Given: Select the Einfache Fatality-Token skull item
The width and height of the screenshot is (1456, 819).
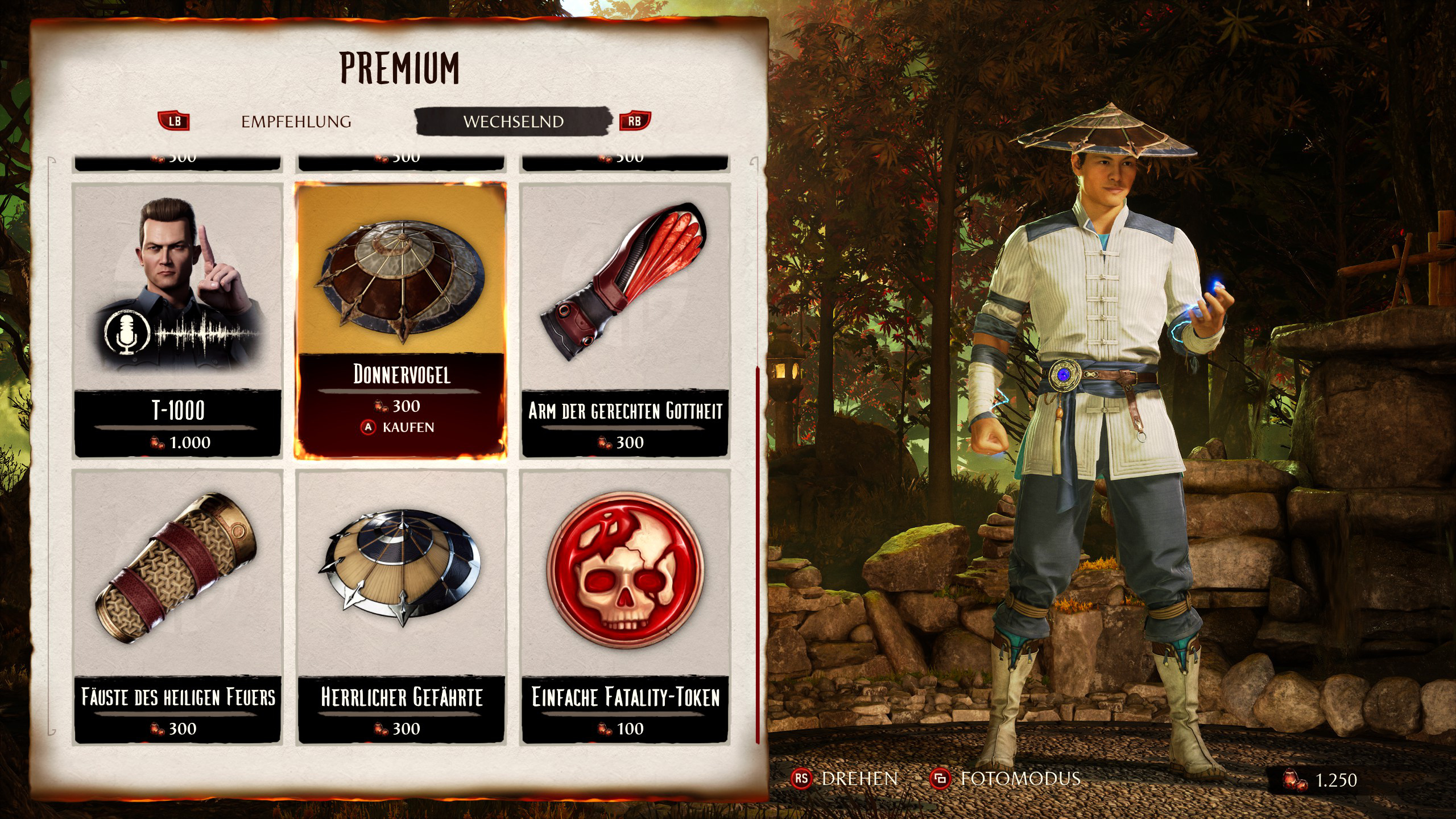Looking at the screenshot, I should [x=625, y=606].
